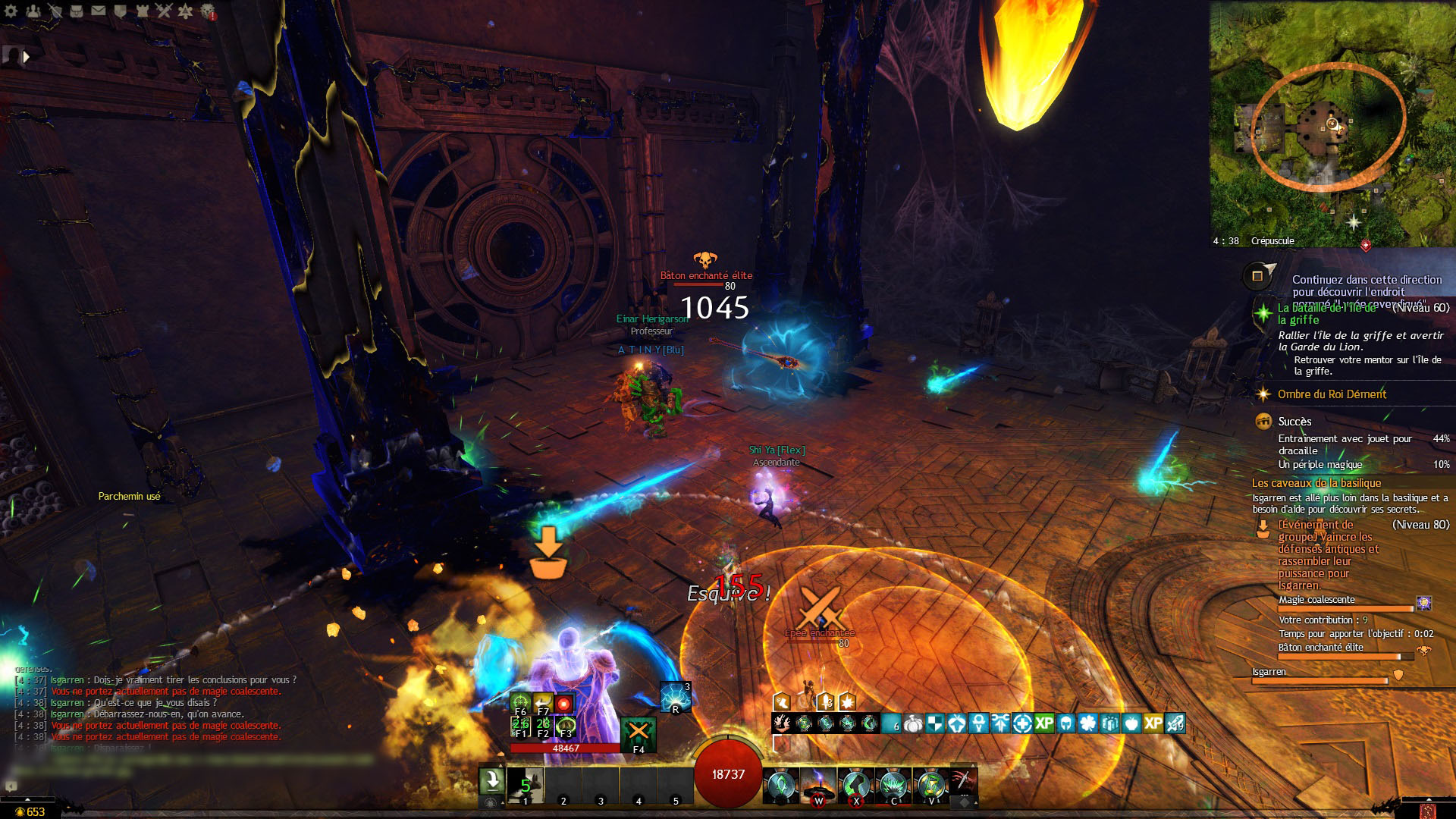Open the mail envelope icon

(x=99, y=11)
